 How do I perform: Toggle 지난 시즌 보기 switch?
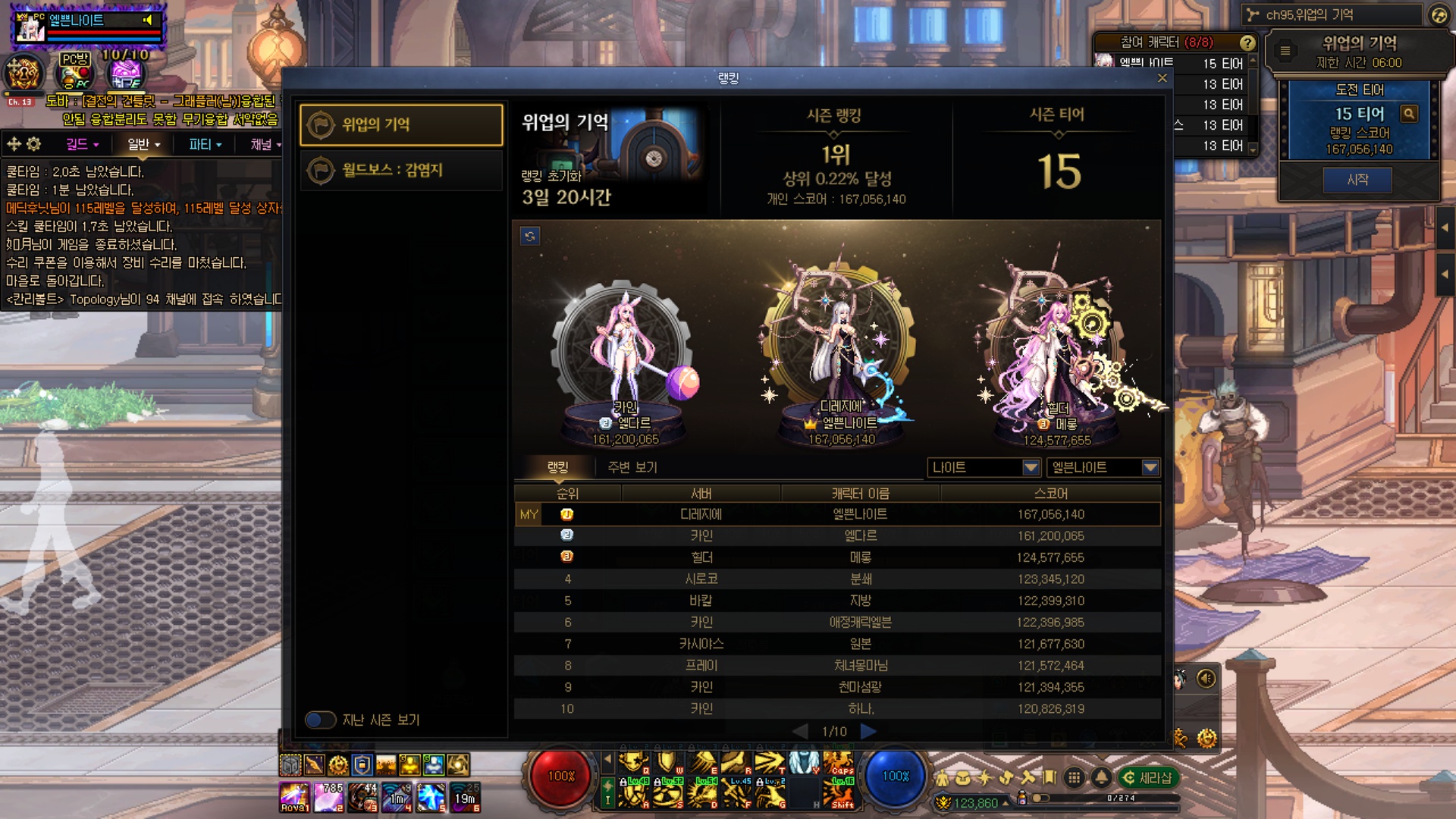(321, 720)
